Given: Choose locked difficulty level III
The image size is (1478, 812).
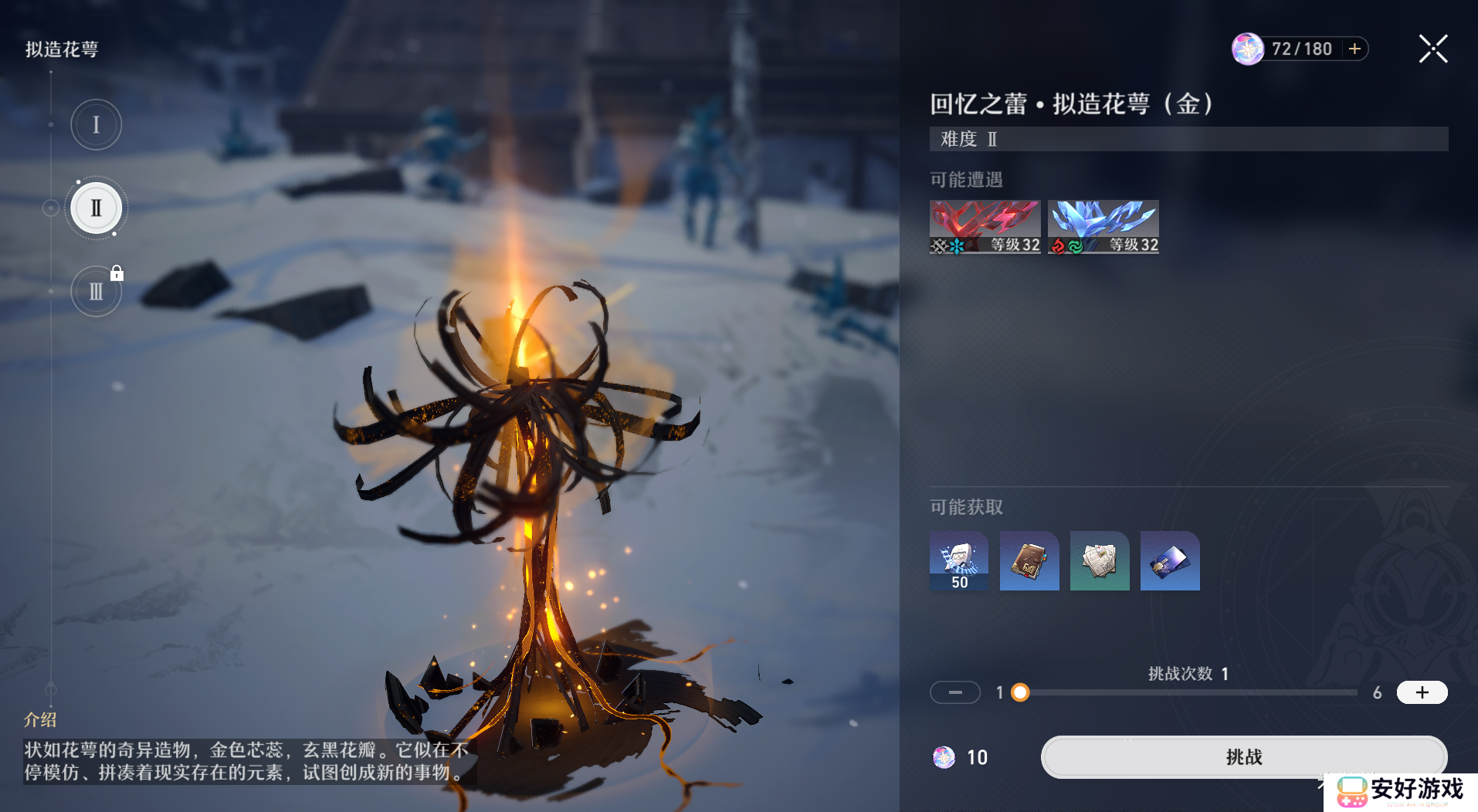Looking at the screenshot, I should tap(96, 292).
